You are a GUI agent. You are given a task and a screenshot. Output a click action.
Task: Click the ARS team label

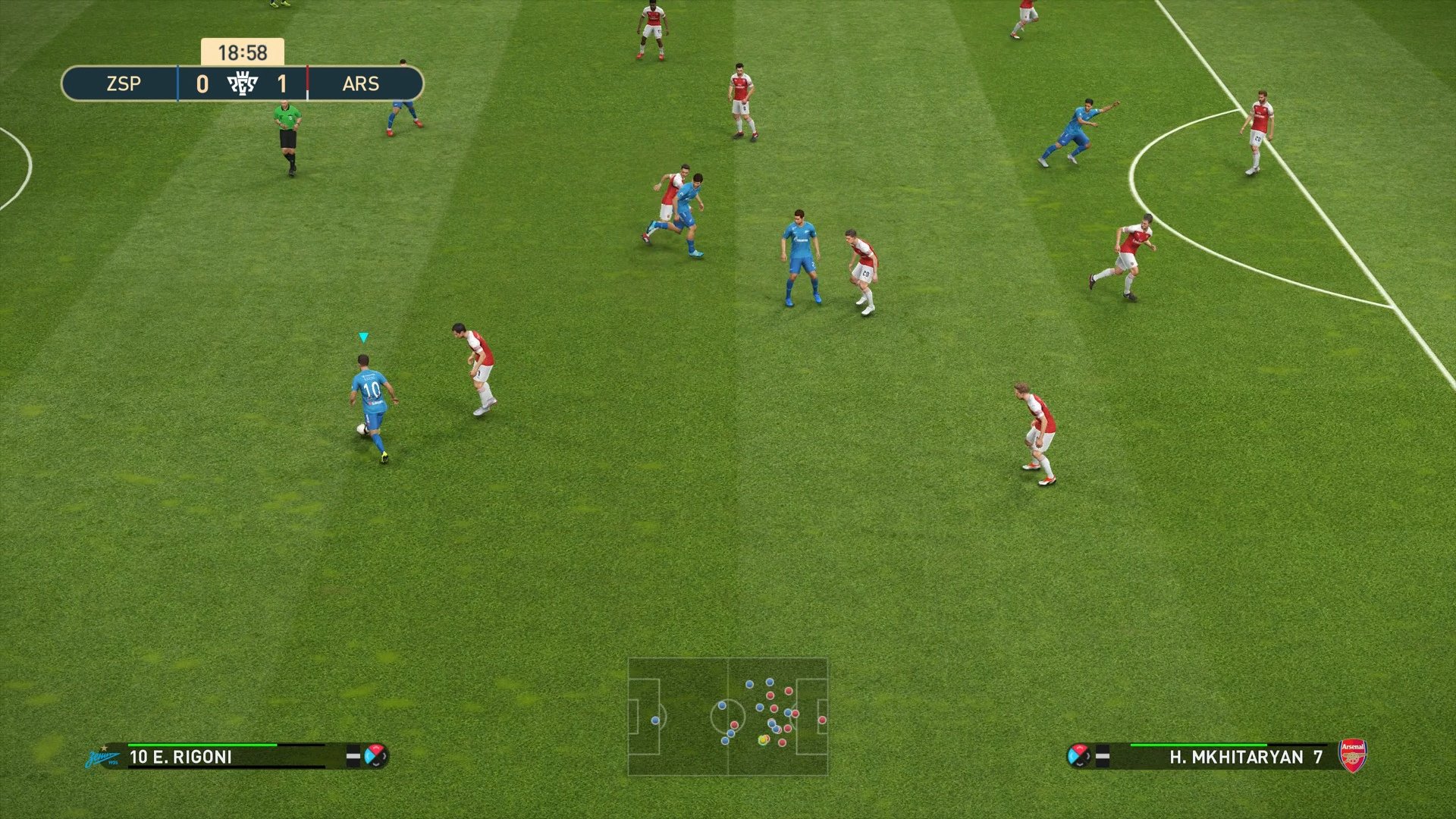(x=360, y=83)
